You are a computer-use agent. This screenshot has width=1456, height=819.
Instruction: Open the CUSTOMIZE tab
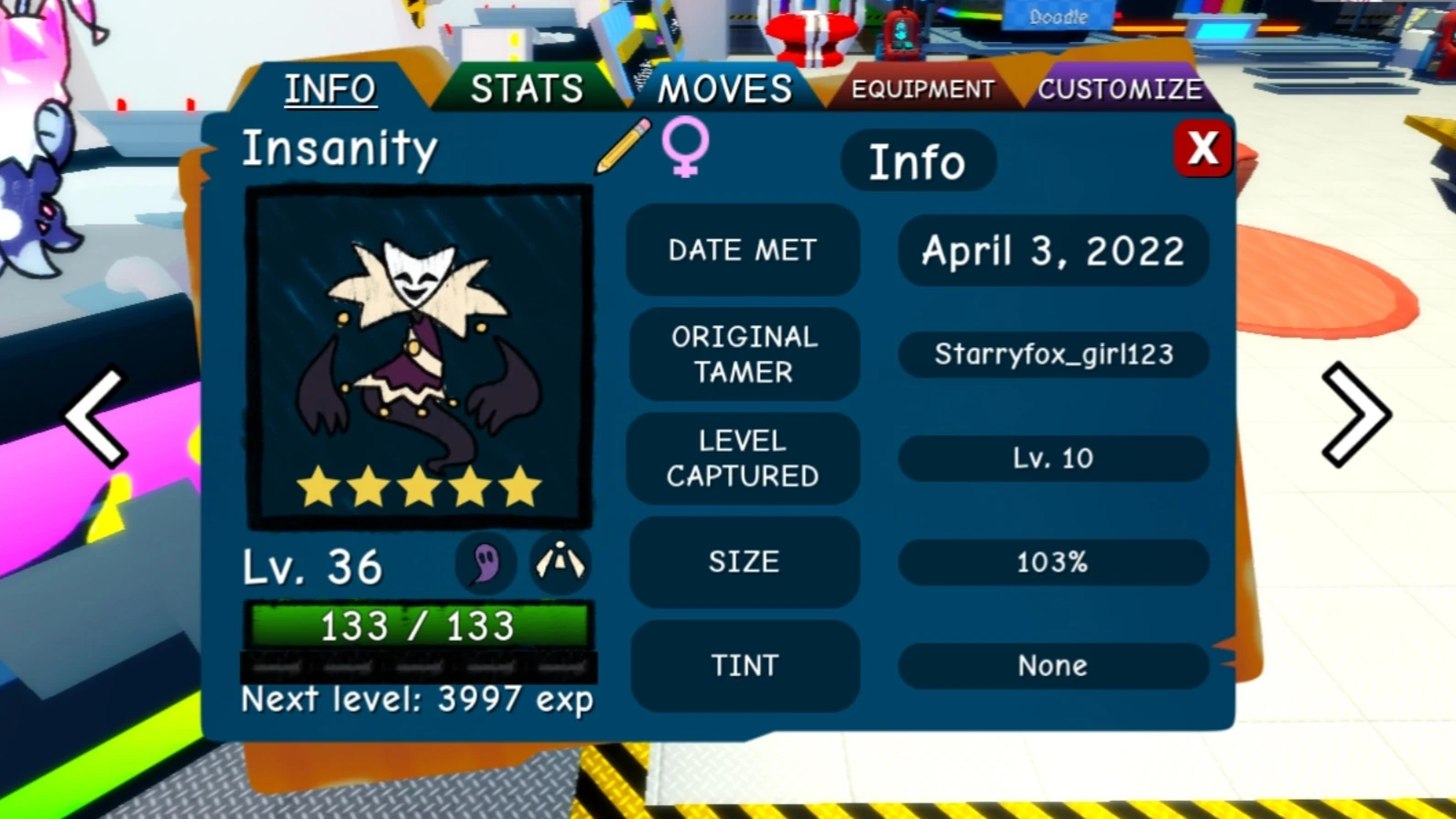(x=1119, y=89)
